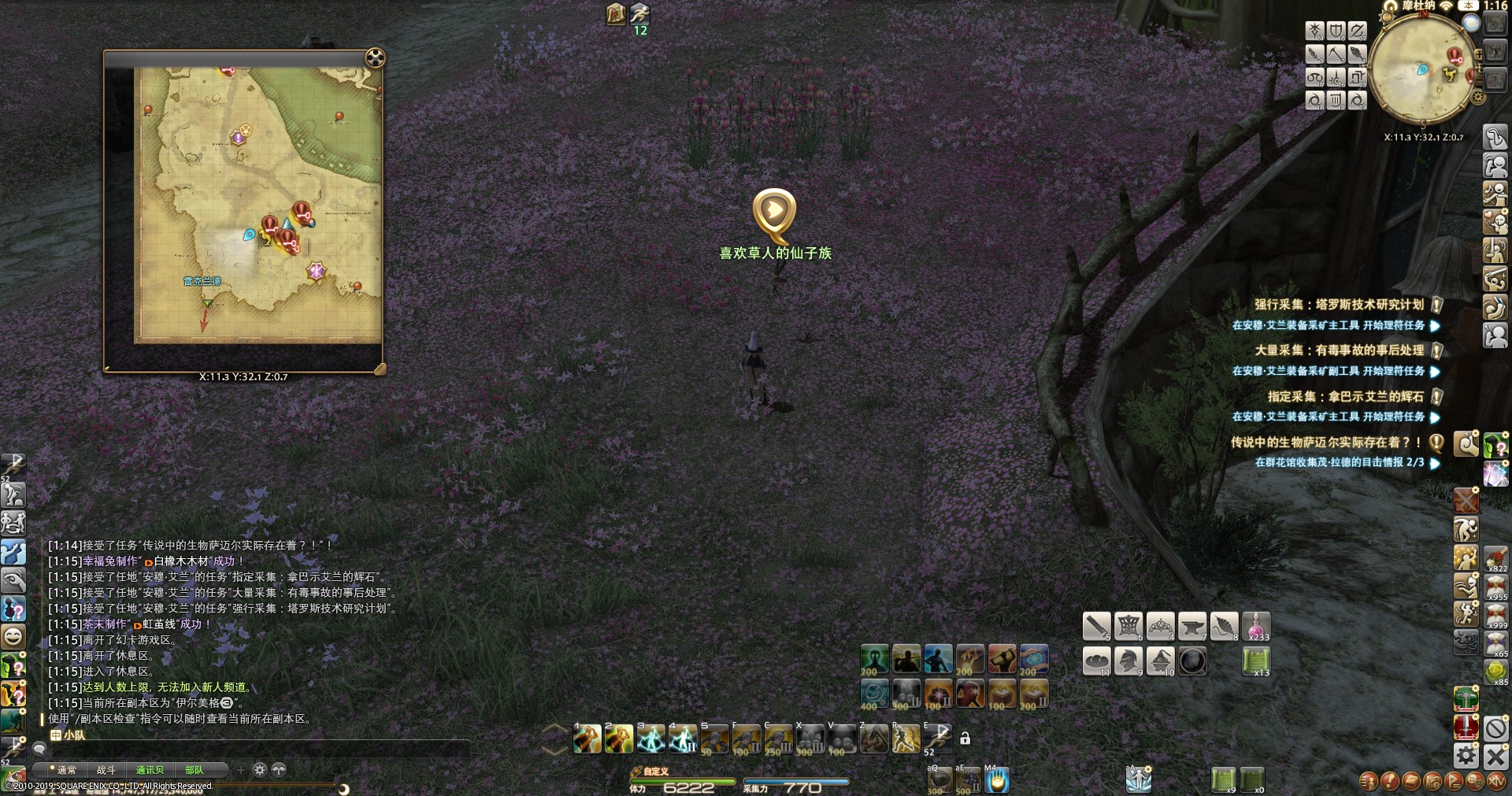
Task: Switch to the 战斗 chat tab
Action: click(106, 770)
